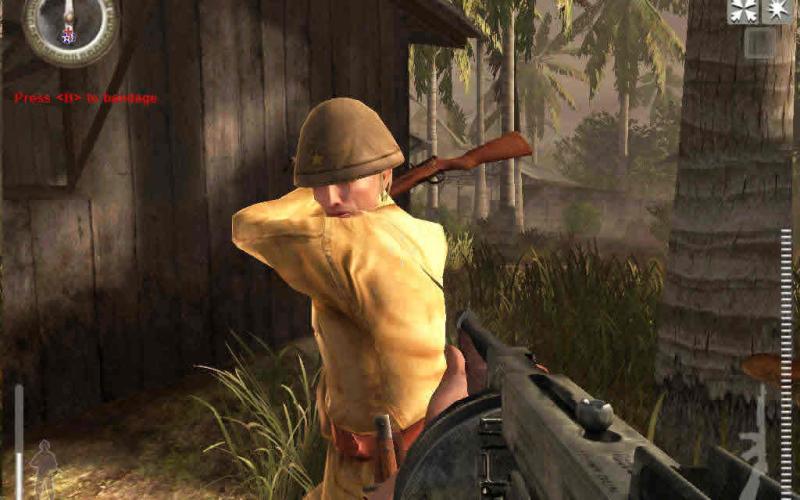
Task: Click the soldier stance silhouette icon
Action: [43, 463]
